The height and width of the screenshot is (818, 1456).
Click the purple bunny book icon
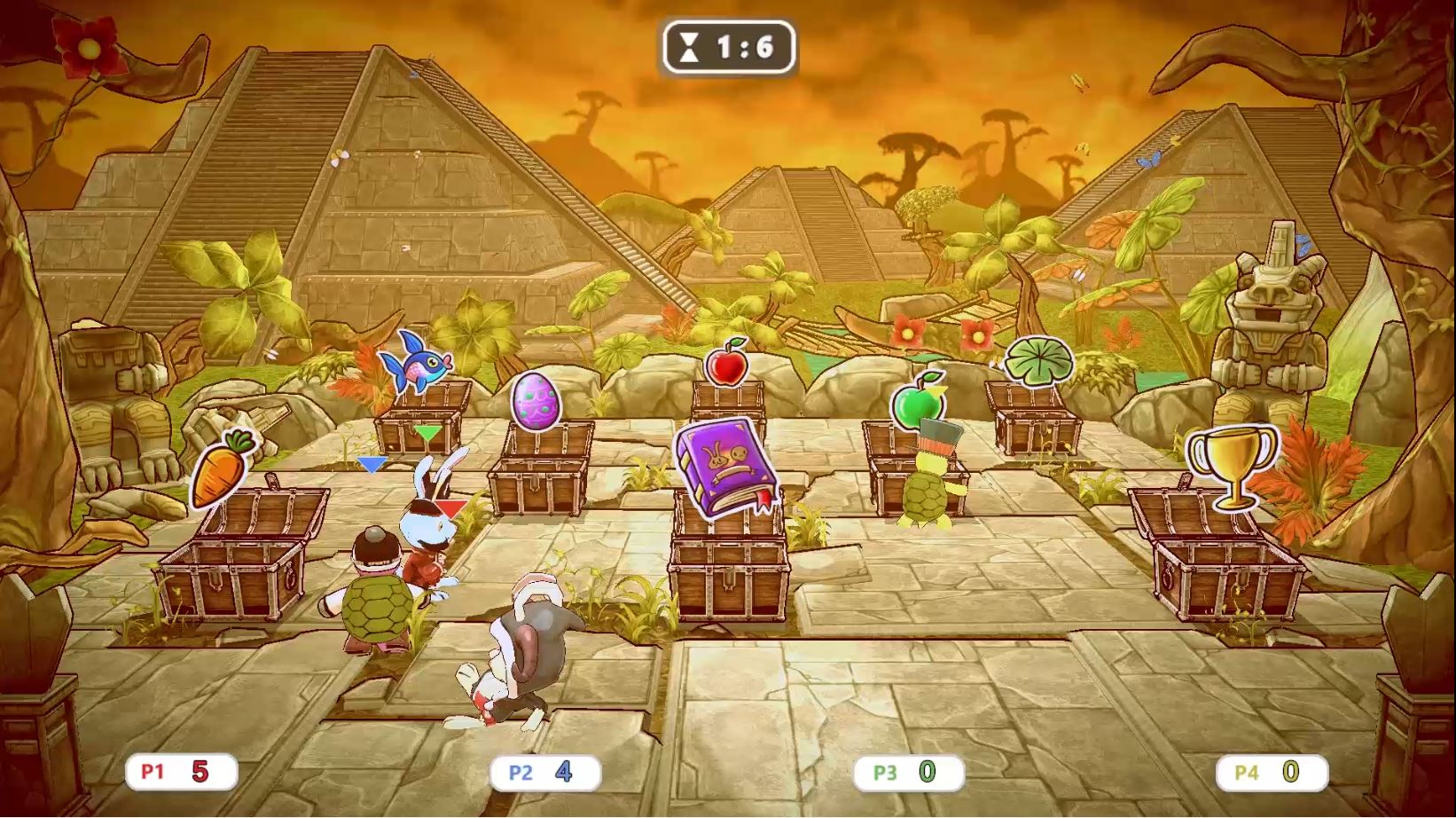(727, 466)
